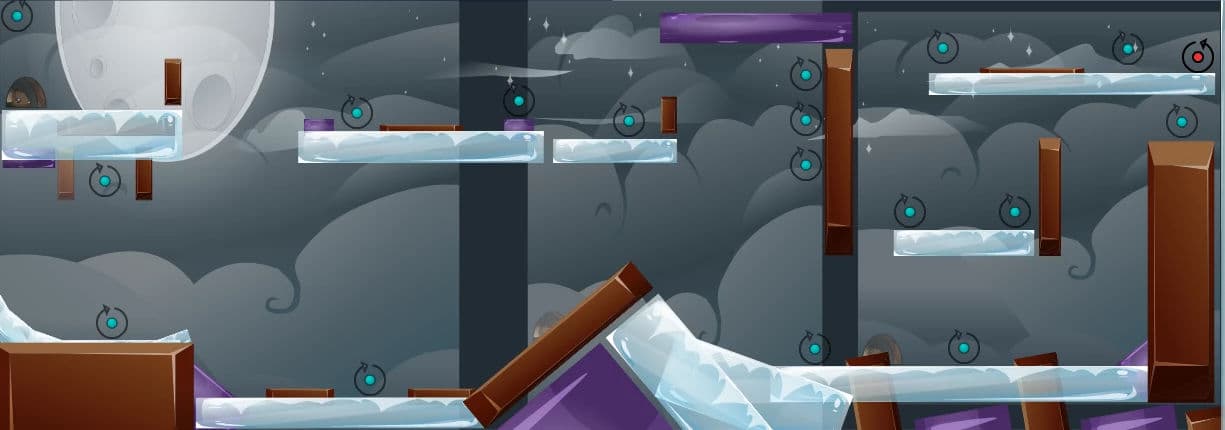The height and width of the screenshot is (430, 1225).
Task: Click the red rotation handle
Action: pos(1197,57)
